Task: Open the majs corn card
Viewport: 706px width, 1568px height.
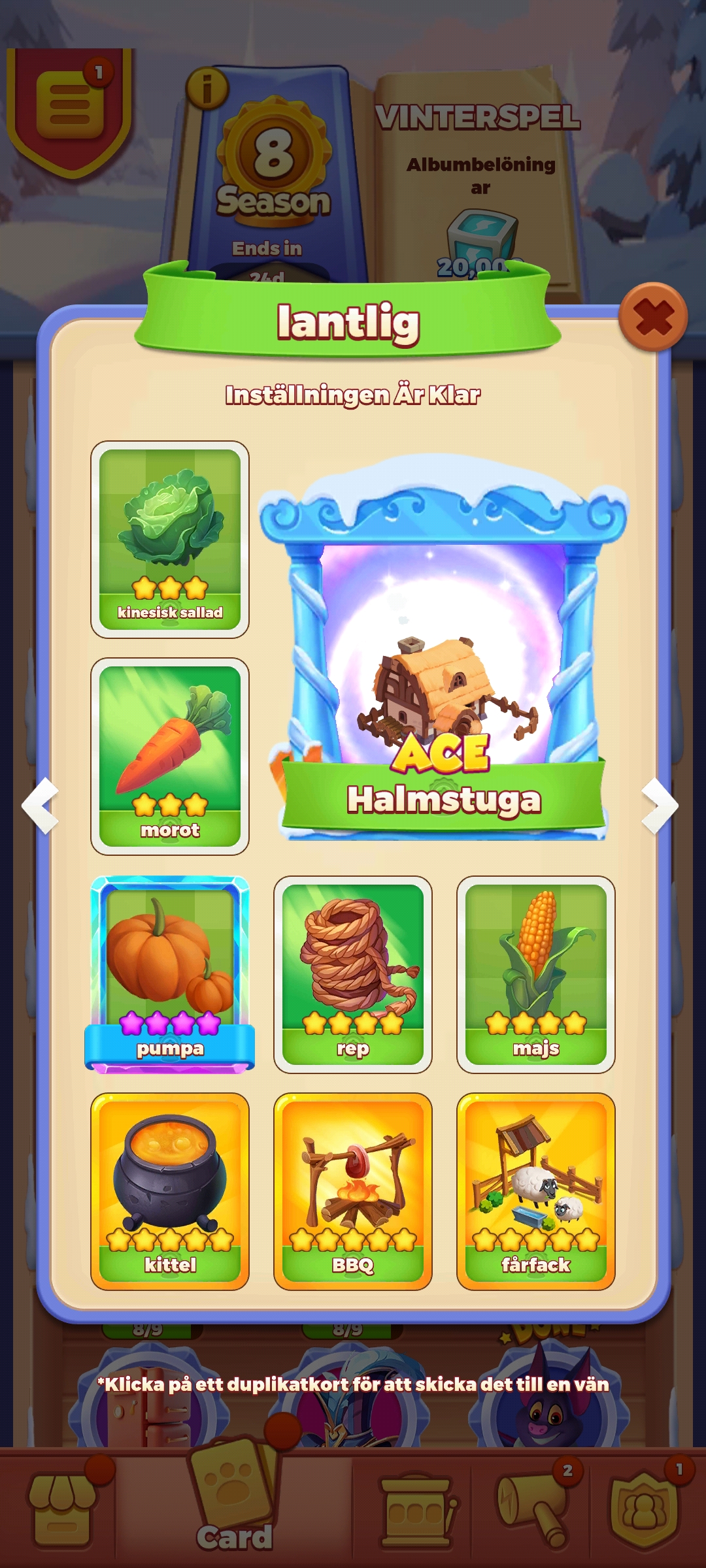Action: click(536, 973)
